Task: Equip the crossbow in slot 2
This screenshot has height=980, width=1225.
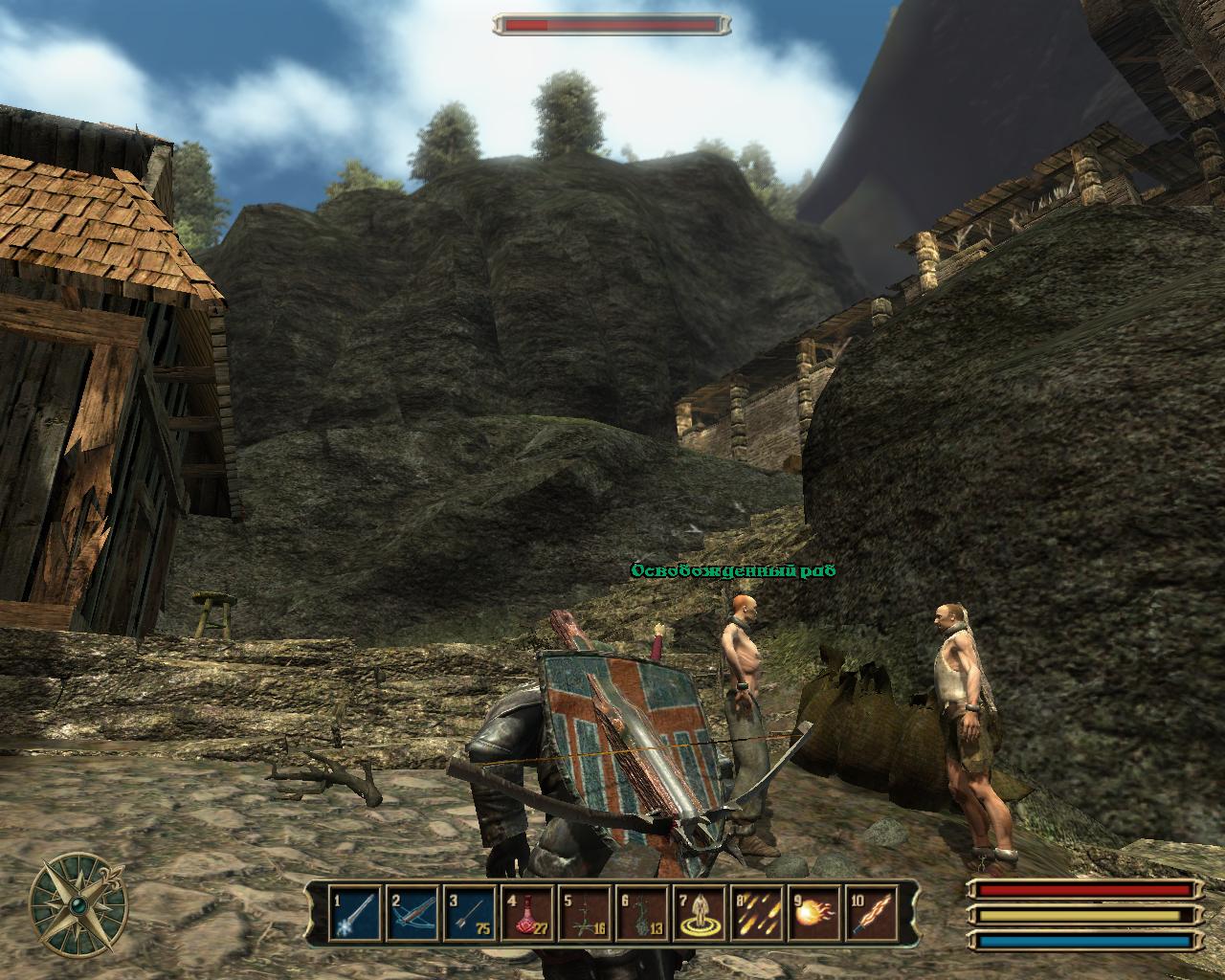Action: [411, 914]
